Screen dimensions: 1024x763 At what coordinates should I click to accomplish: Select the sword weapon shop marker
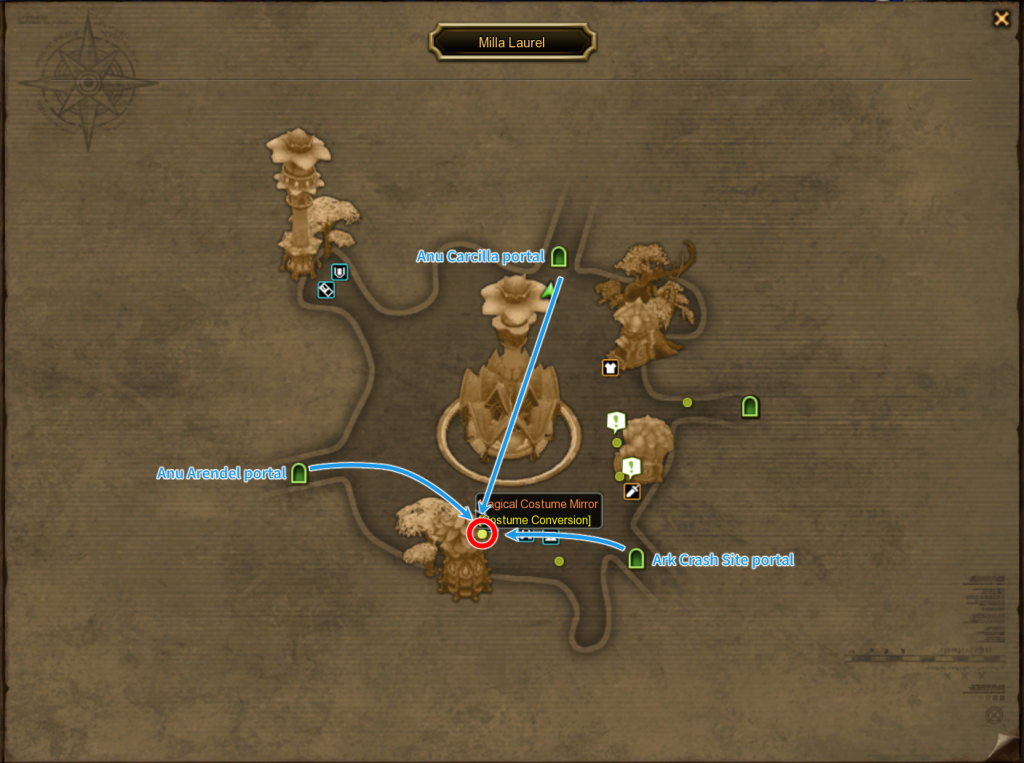632,491
